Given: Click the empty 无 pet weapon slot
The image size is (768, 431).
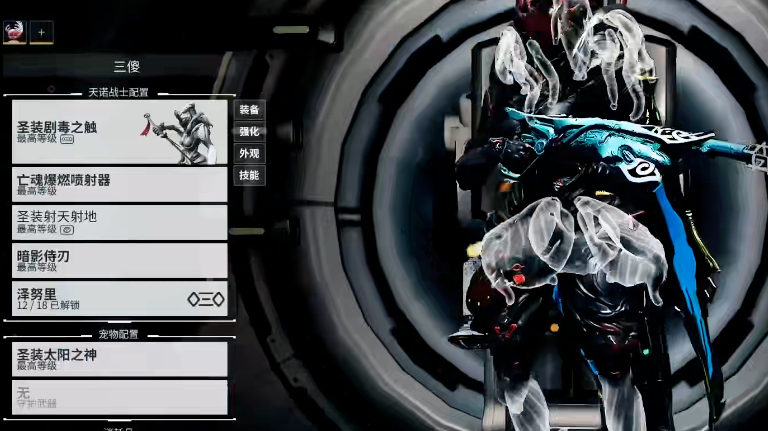Looking at the screenshot, I should 119,397.
